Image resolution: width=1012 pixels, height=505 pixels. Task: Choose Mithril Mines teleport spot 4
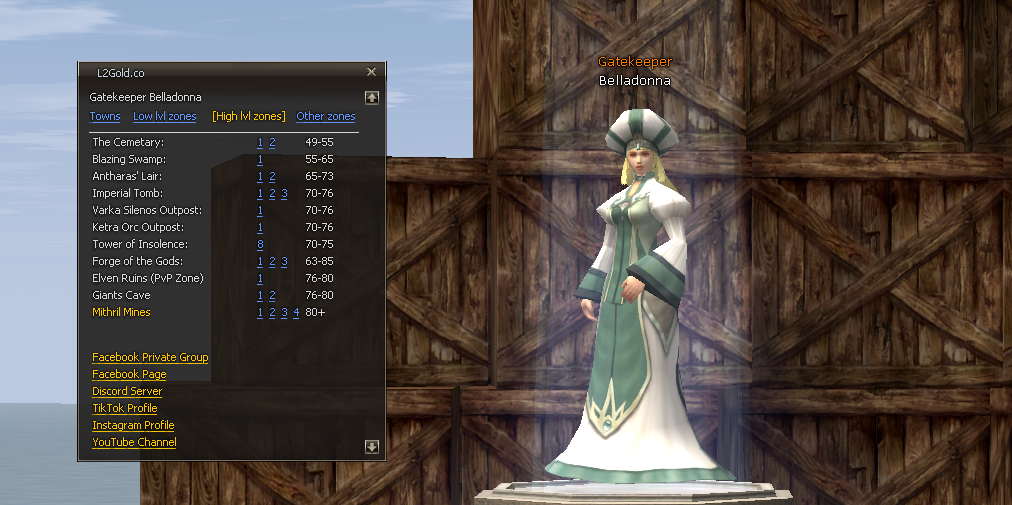pos(296,313)
